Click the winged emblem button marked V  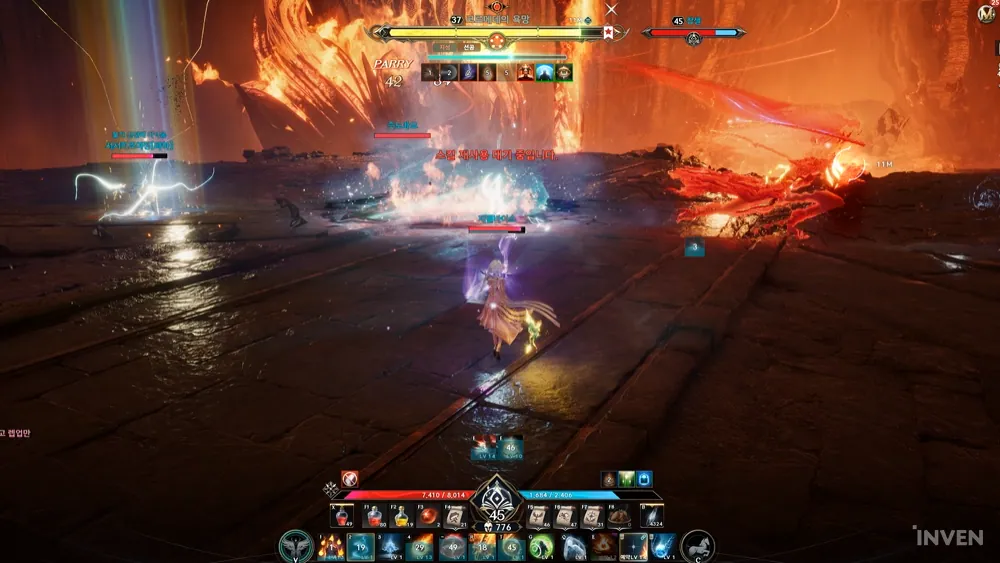pyautogui.click(x=295, y=547)
